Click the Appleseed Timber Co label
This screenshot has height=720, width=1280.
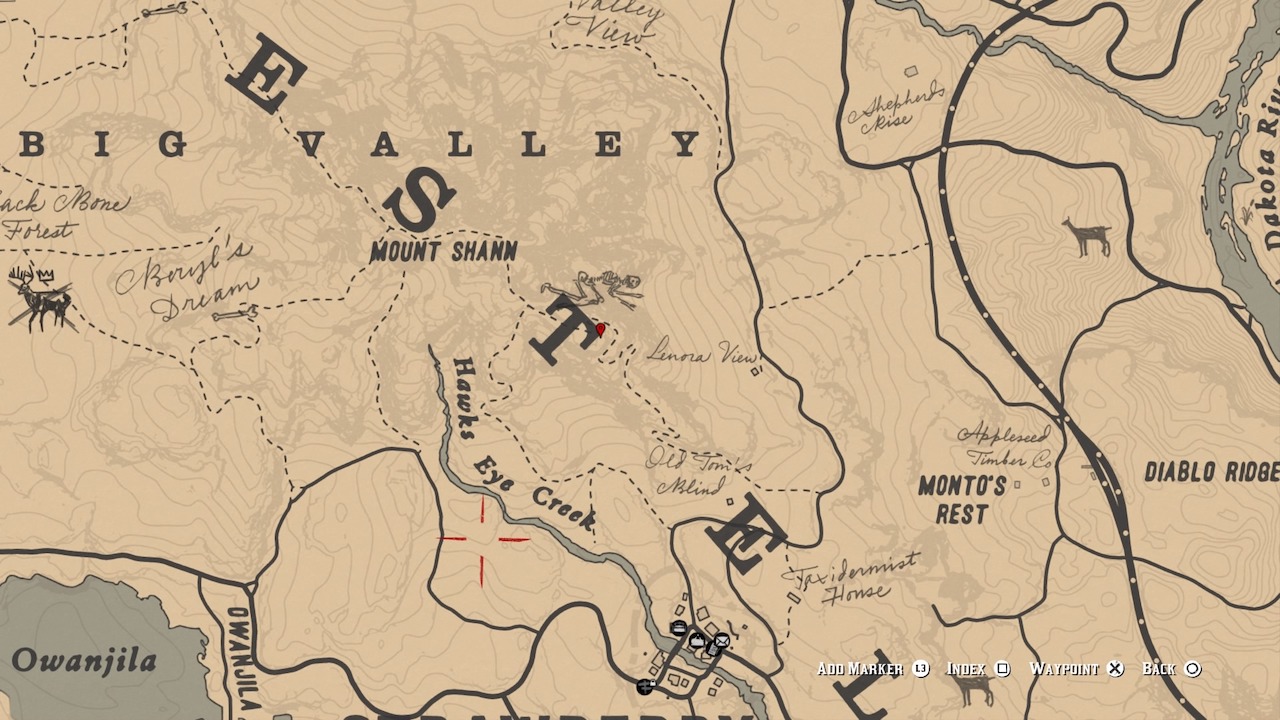point(1003,448)
